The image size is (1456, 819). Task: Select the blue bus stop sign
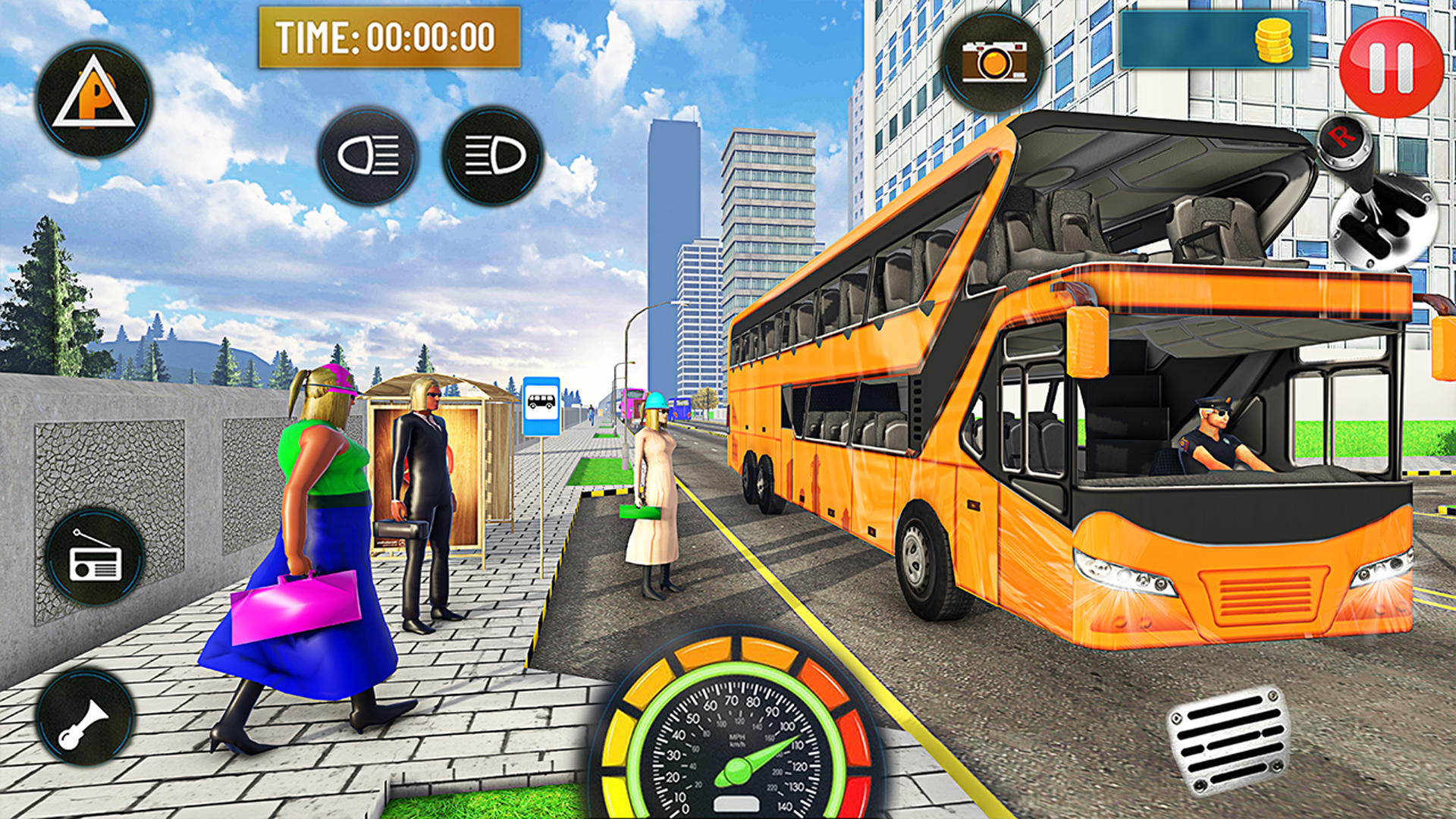pos(542,406)
